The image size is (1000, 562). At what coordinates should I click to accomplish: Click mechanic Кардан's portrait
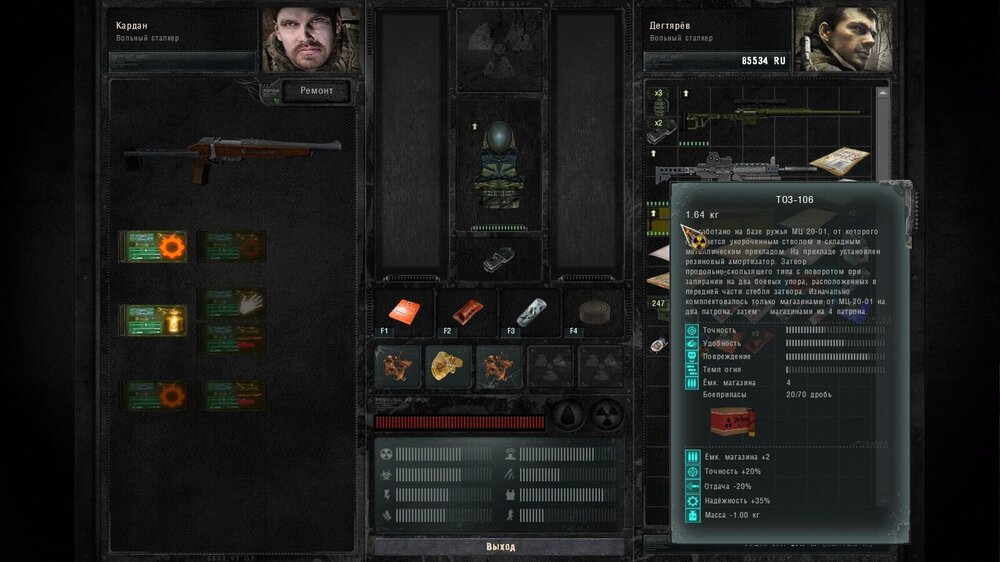click(311, 40)
